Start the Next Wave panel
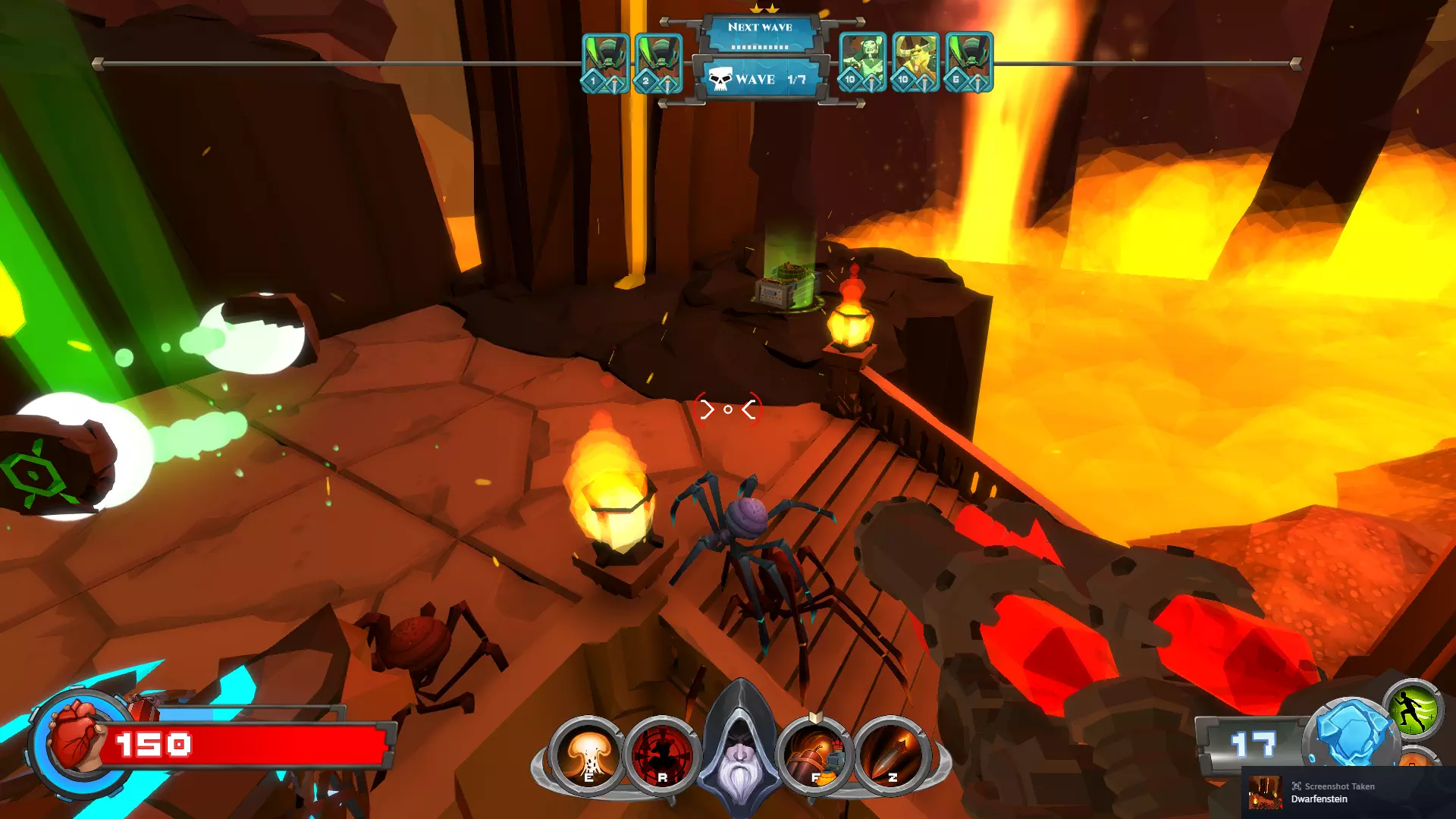The height and width of the screenshot is (819, 1456). [760, 34]
